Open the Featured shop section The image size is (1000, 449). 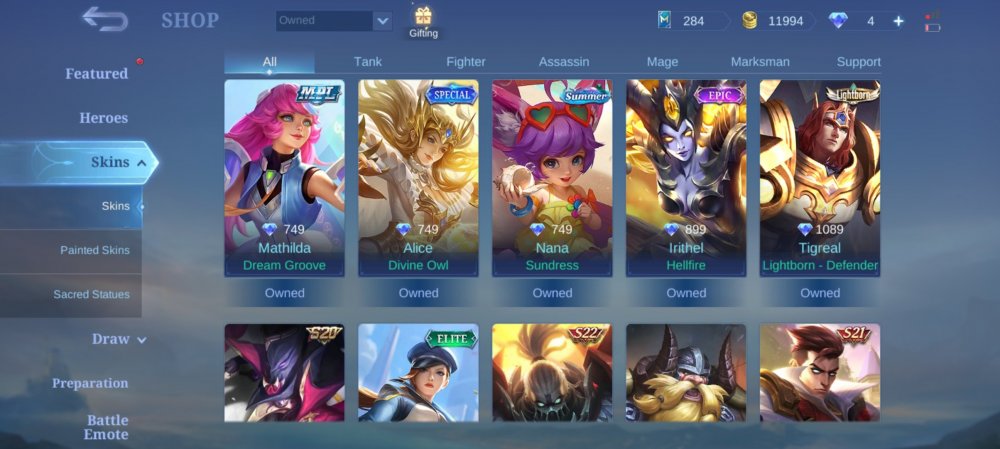[97, 74]
